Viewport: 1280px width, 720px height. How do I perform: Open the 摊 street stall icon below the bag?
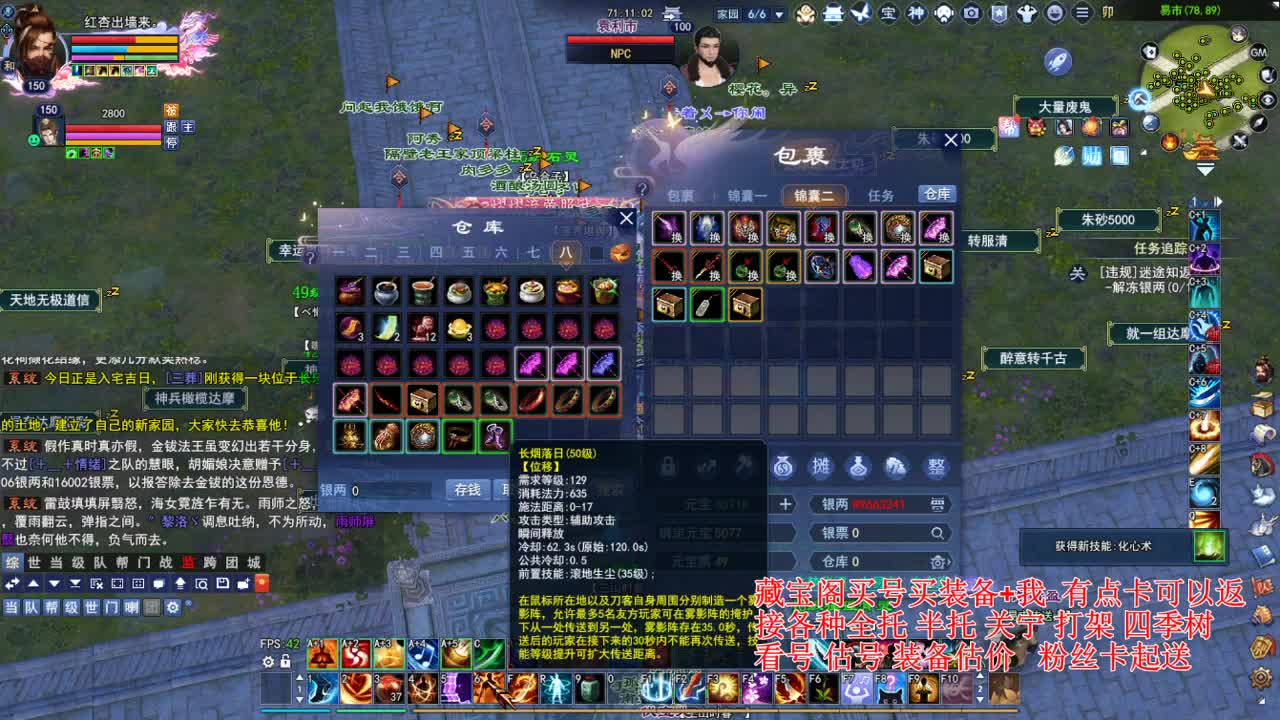tap(819, 465)
